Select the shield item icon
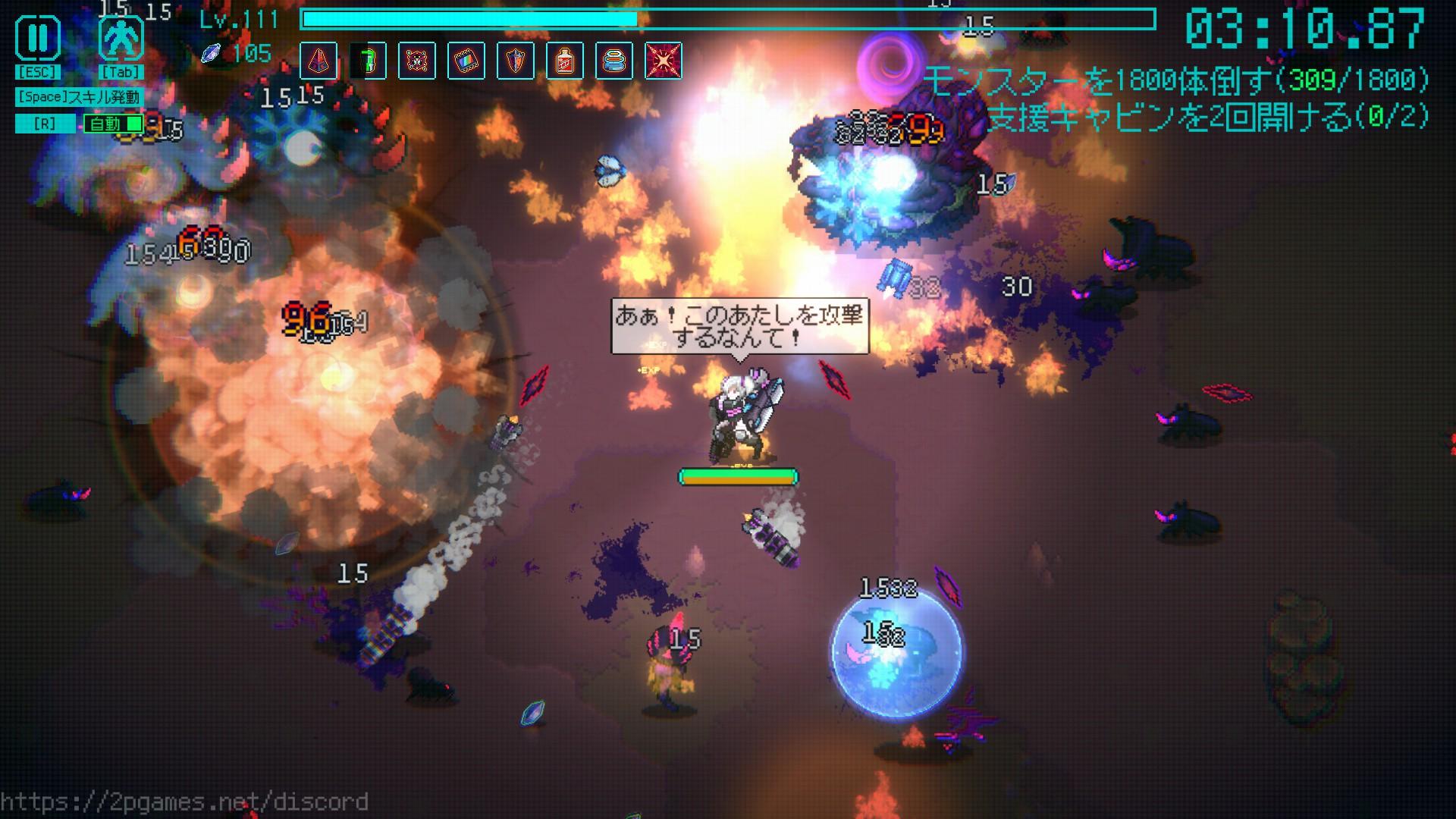Viewport: 1456px width, 819px height. click(x=516, y=61)
